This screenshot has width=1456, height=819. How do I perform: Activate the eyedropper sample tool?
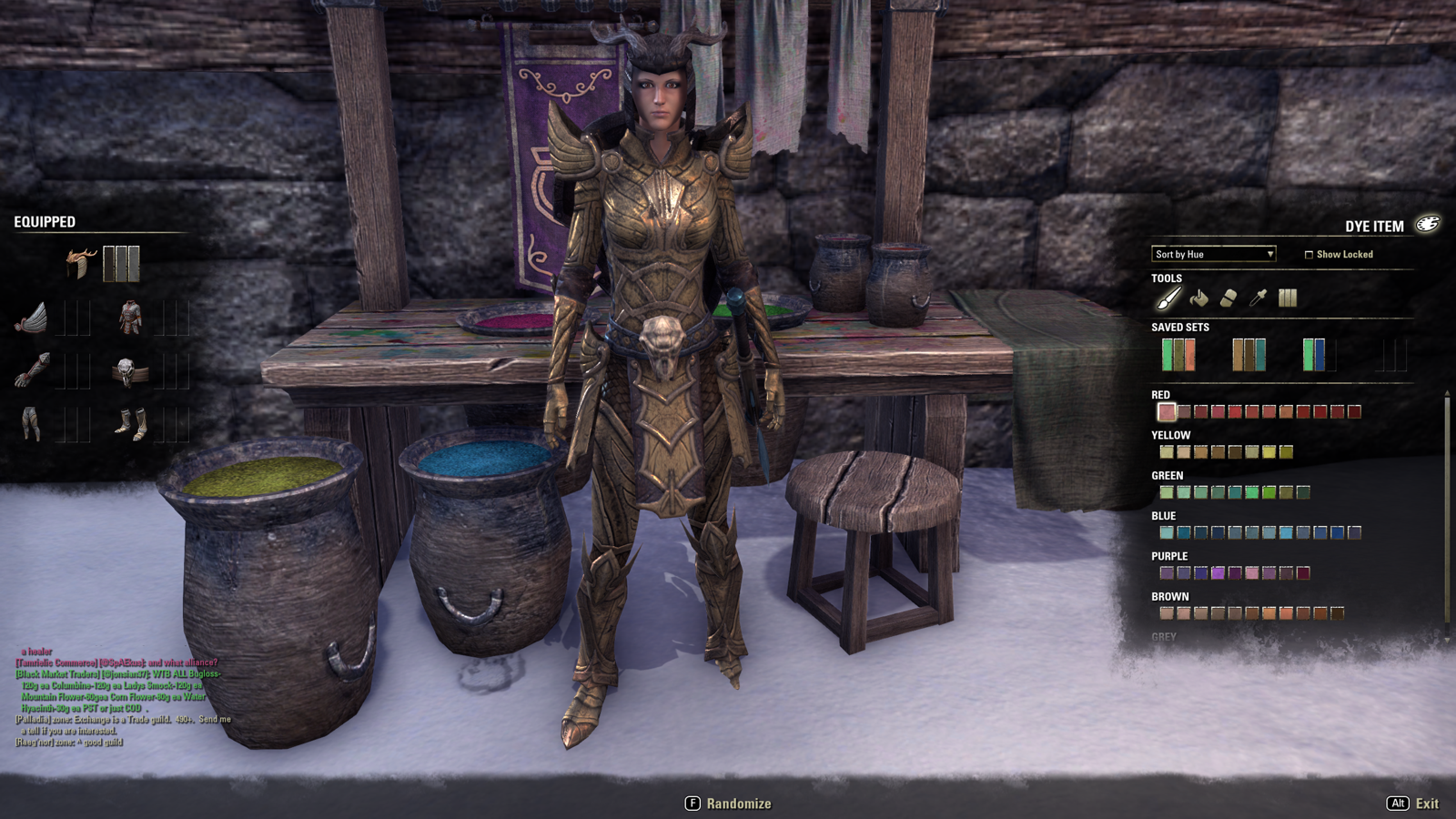[x=1258, y=298]
